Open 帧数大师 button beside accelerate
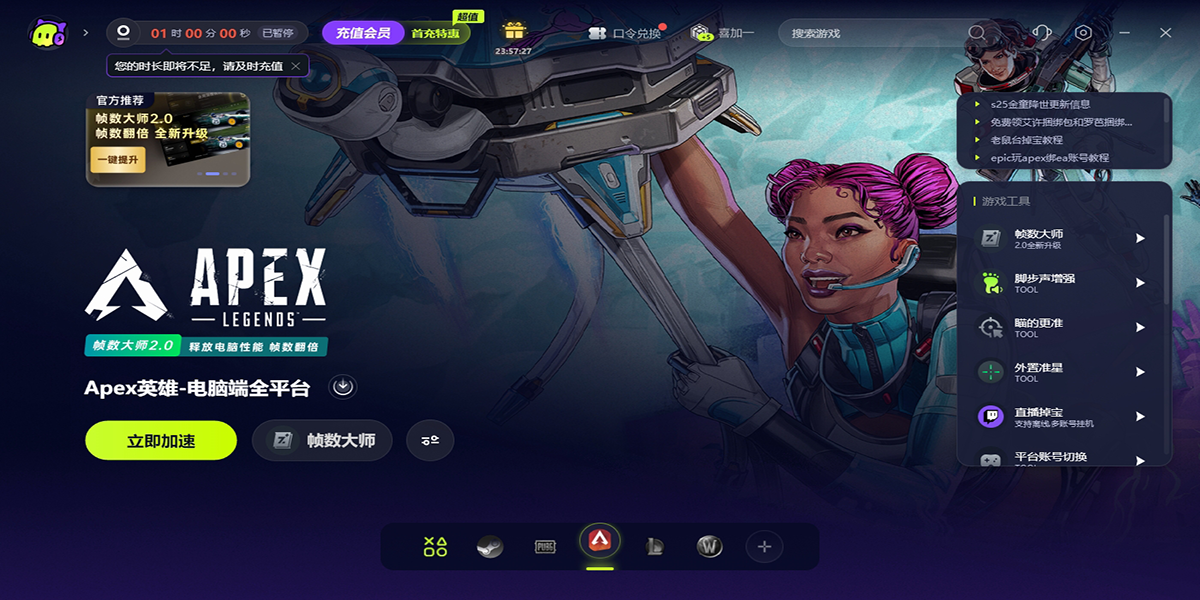Image resolution: width=1200 pixels, height=600 pixels. point(322,440)
